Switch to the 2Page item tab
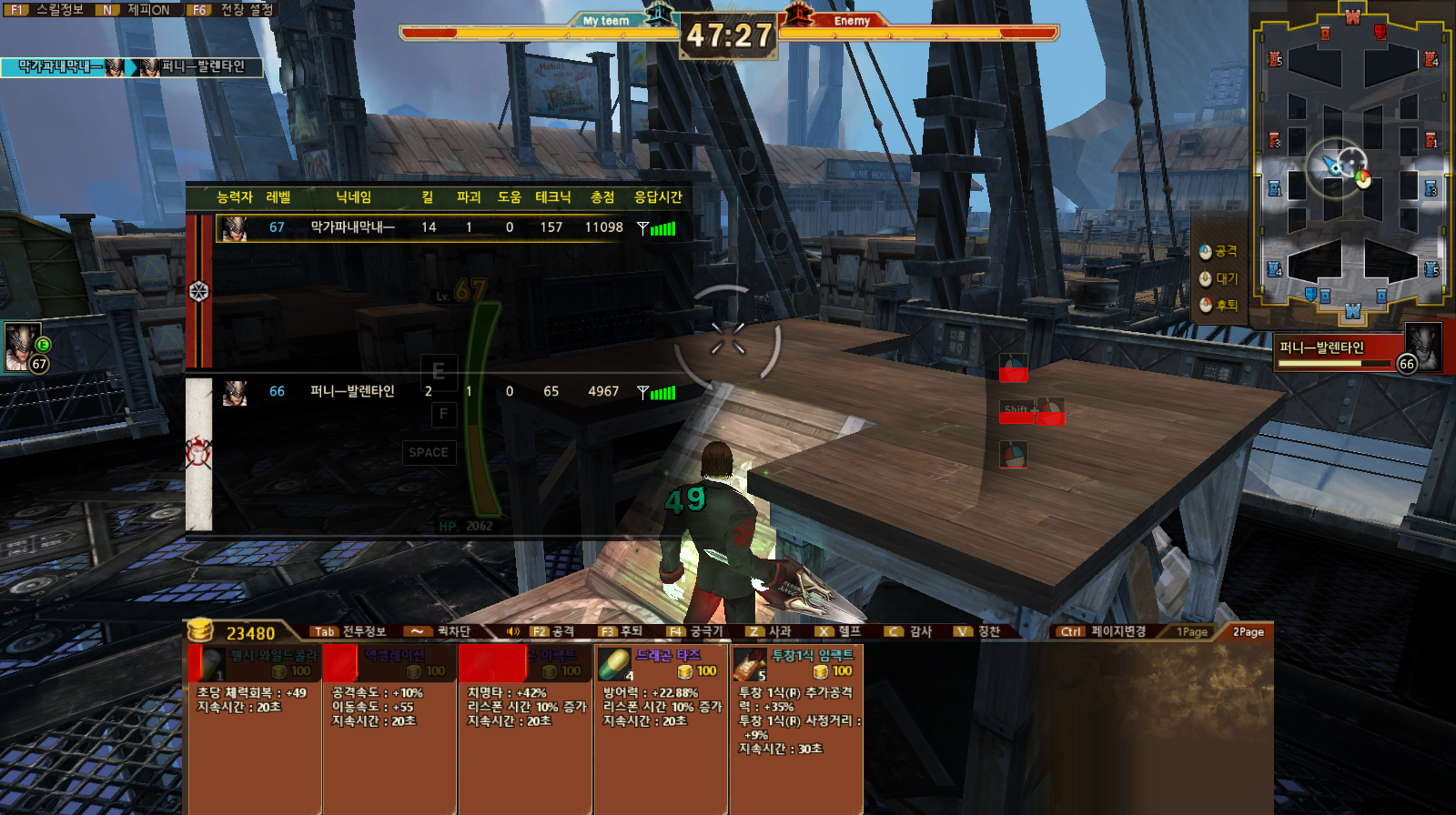1456x815 pixels. coord(1248,631)
